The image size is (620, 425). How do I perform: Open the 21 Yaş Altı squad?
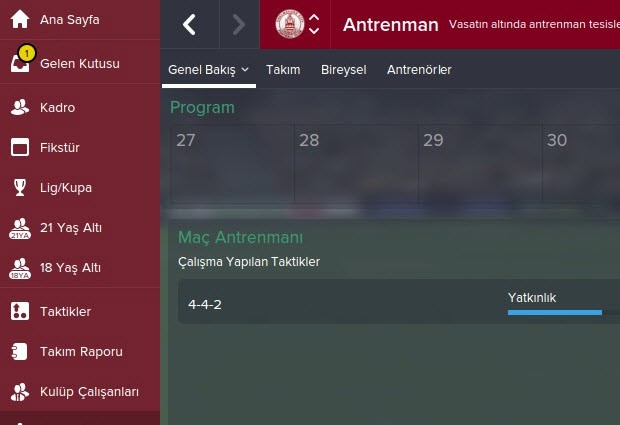(70, 228)
